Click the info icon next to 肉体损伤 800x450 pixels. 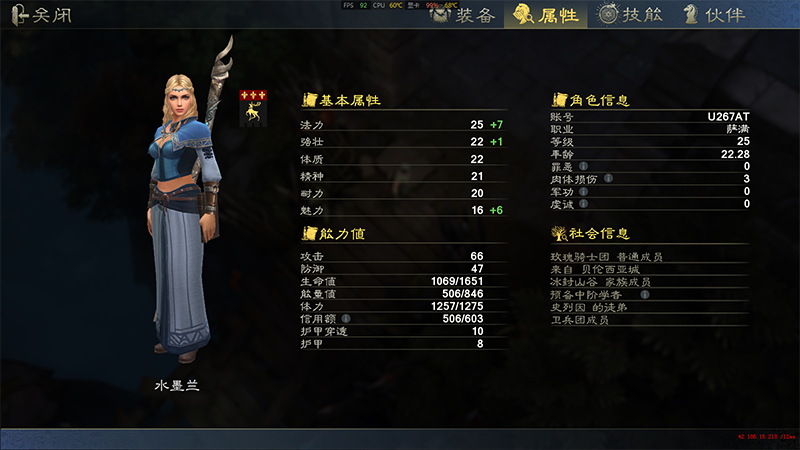[607, 179]
